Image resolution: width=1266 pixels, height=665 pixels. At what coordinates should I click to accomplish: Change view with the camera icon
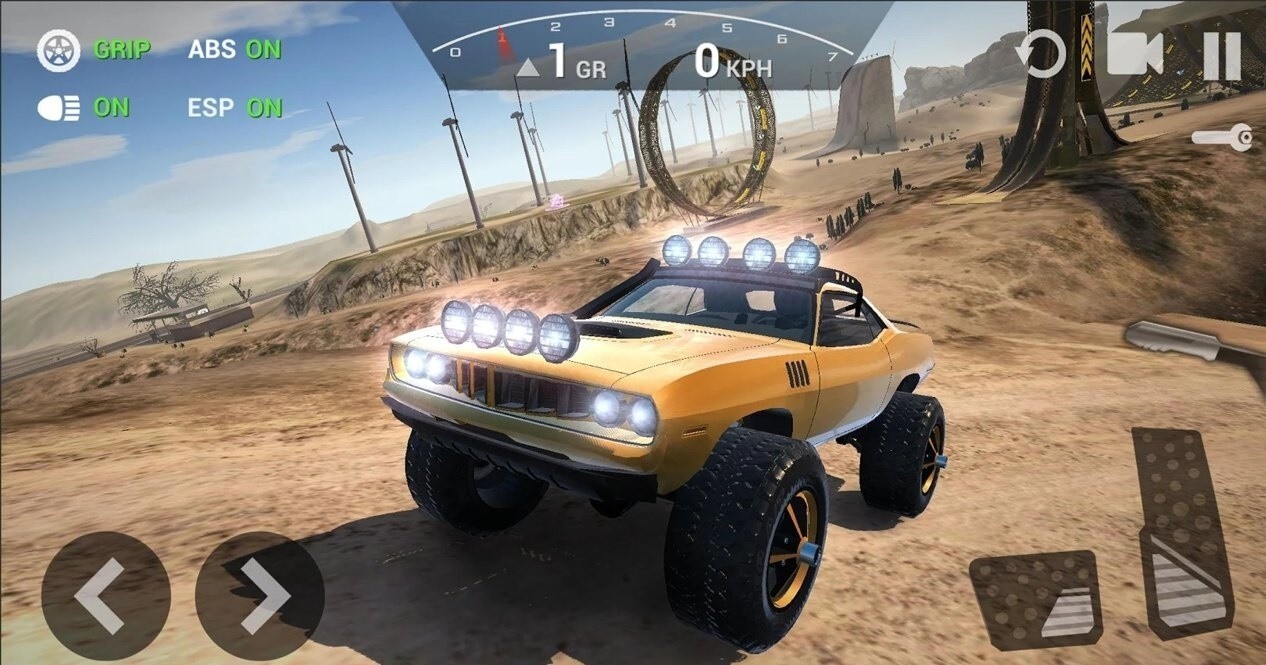1134,53
